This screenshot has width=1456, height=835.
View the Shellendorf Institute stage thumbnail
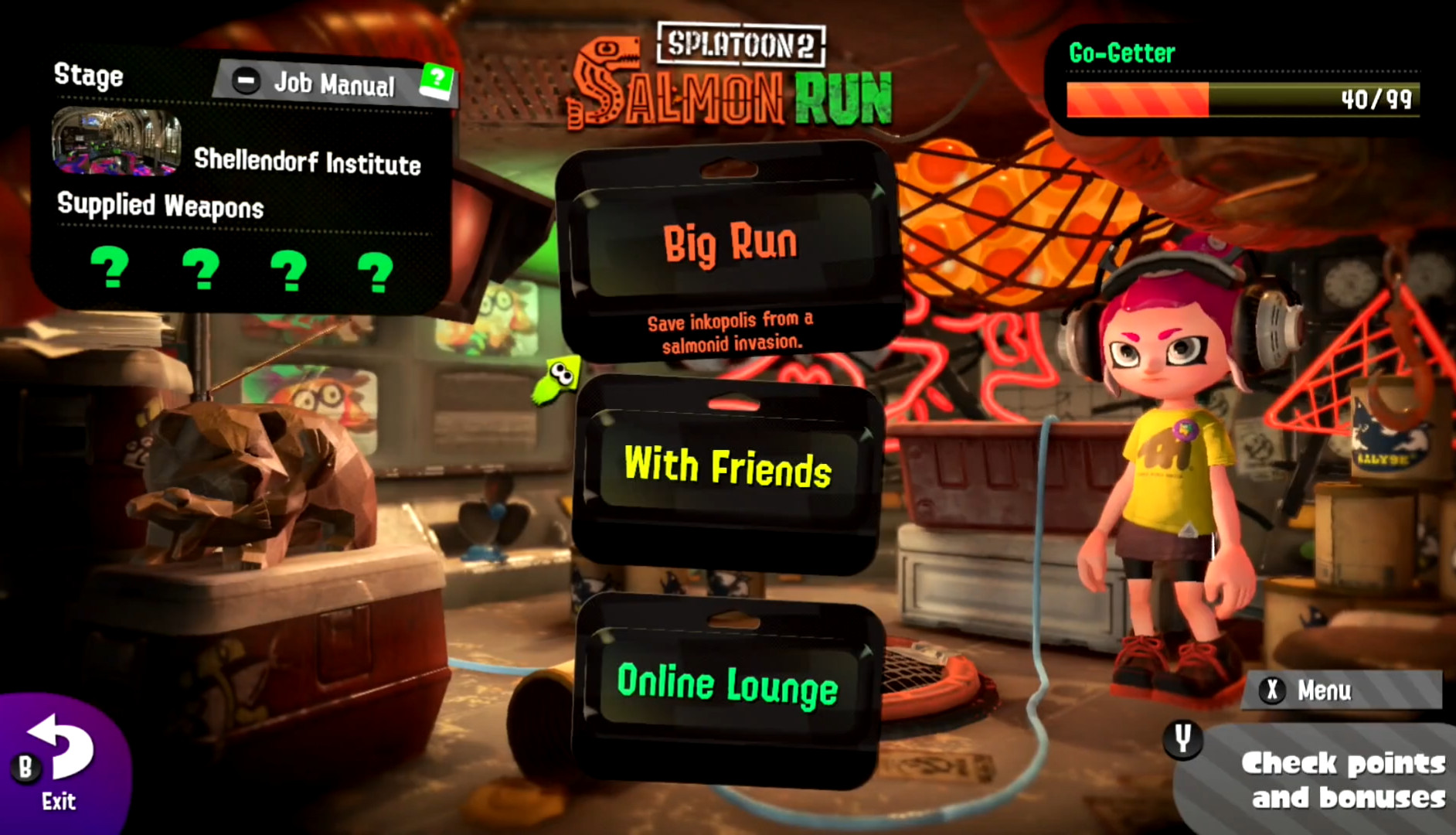point(116,141)
